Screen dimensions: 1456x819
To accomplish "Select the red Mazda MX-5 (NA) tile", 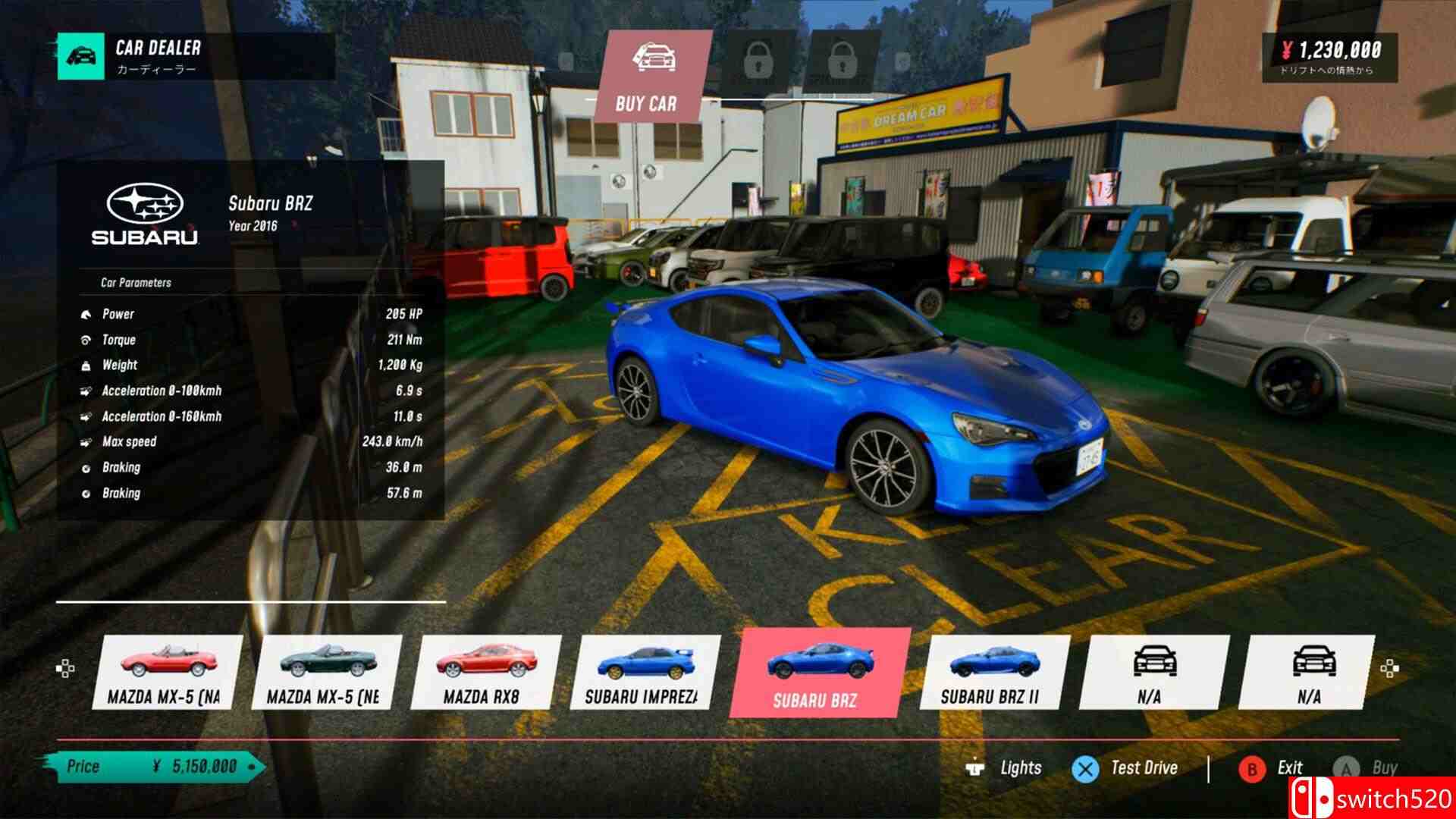I will (168, 672).
